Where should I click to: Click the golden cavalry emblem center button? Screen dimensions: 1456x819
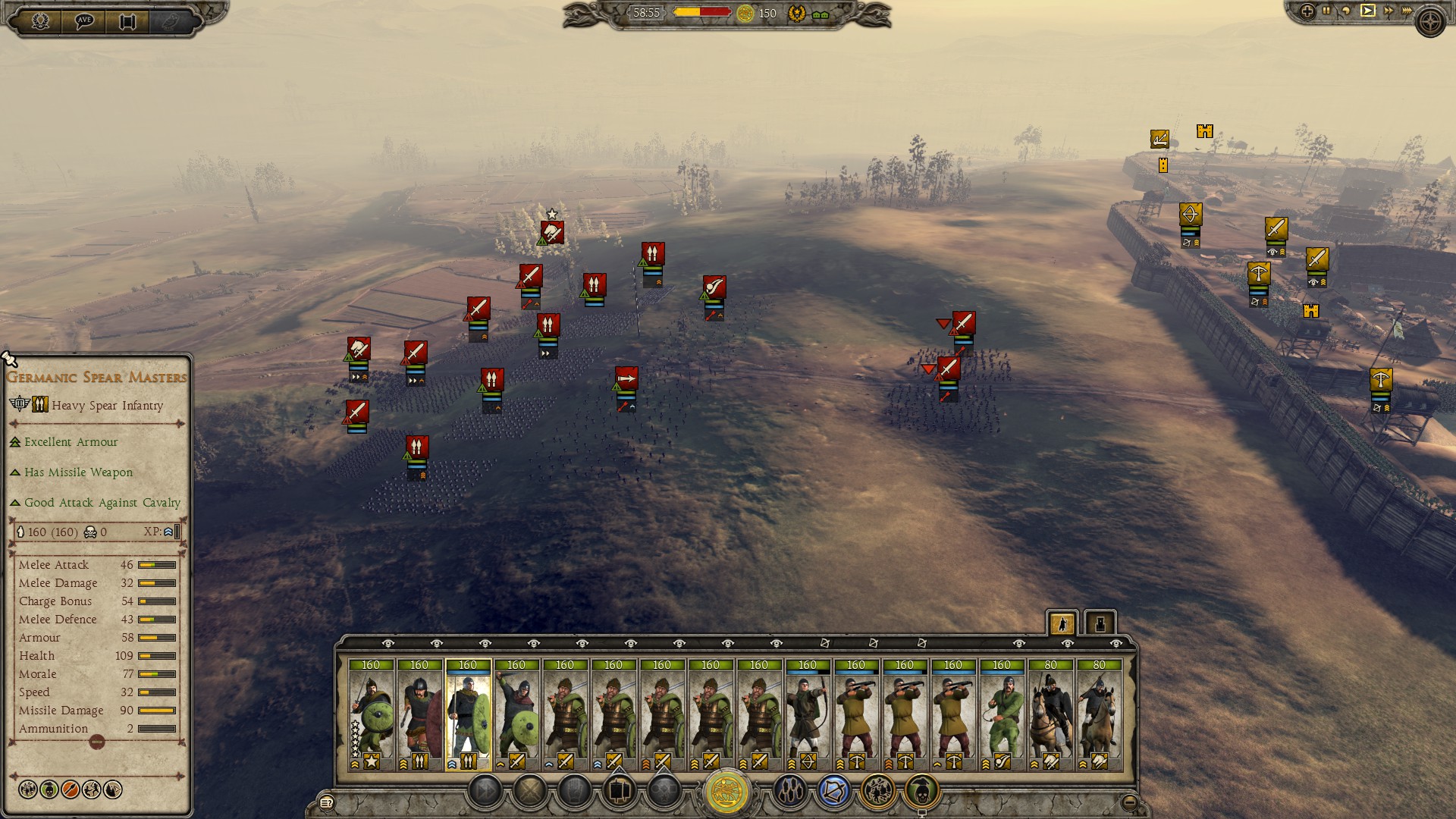click(x=726, y=792)
